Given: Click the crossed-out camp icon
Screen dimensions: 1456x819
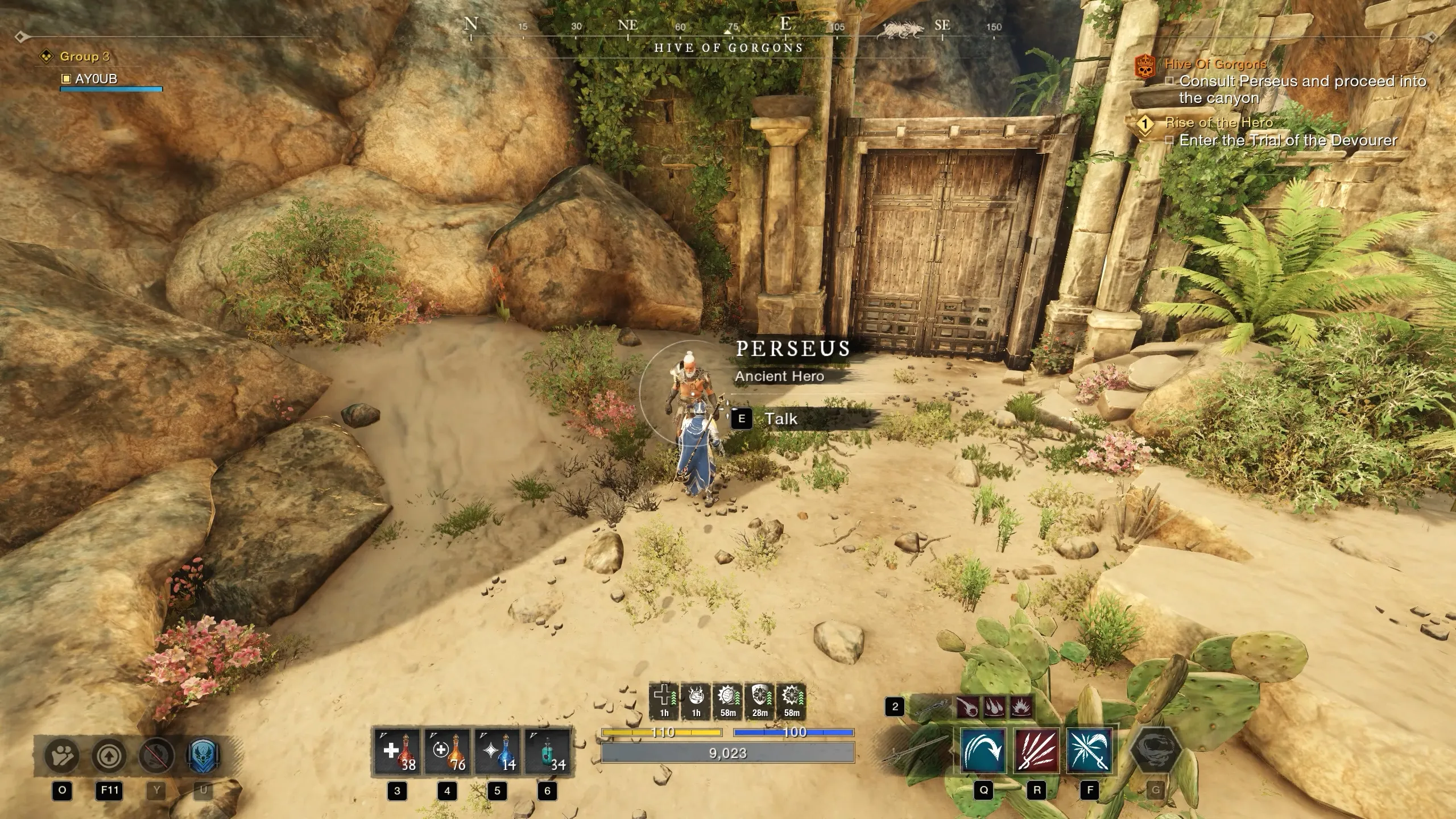Looking at the screenshot, I should coord(156,756).
